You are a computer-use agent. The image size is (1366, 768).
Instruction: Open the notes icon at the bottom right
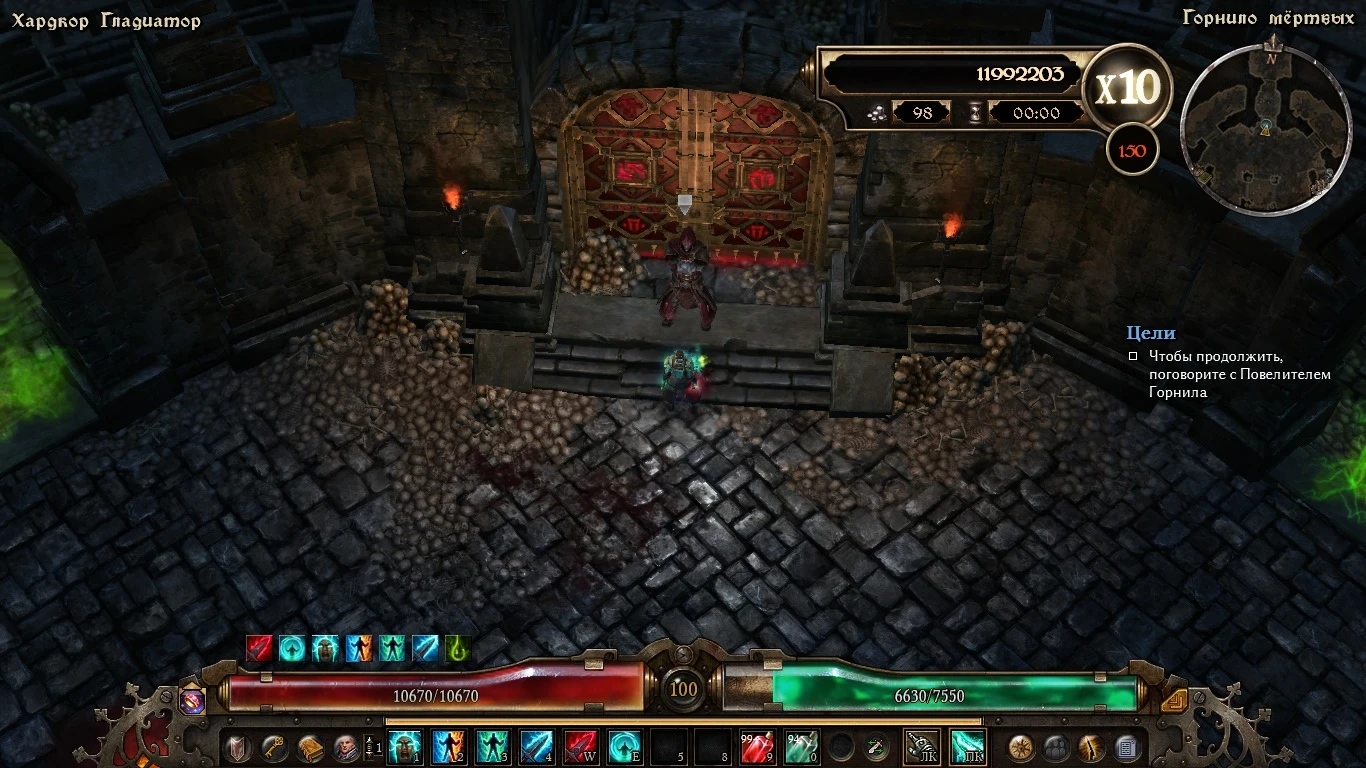(1124, 748)
